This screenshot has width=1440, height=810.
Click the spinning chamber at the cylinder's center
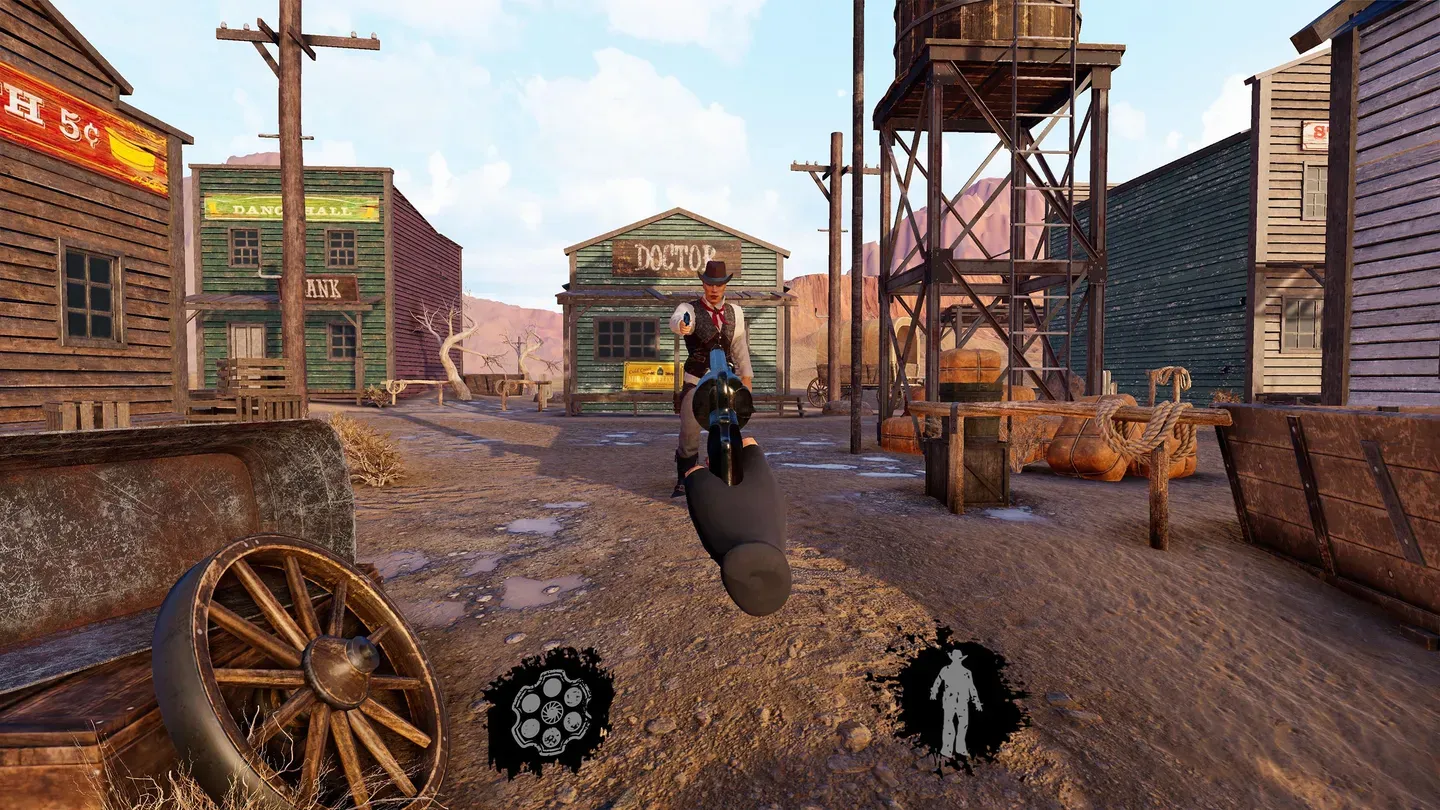coord(552,712)
